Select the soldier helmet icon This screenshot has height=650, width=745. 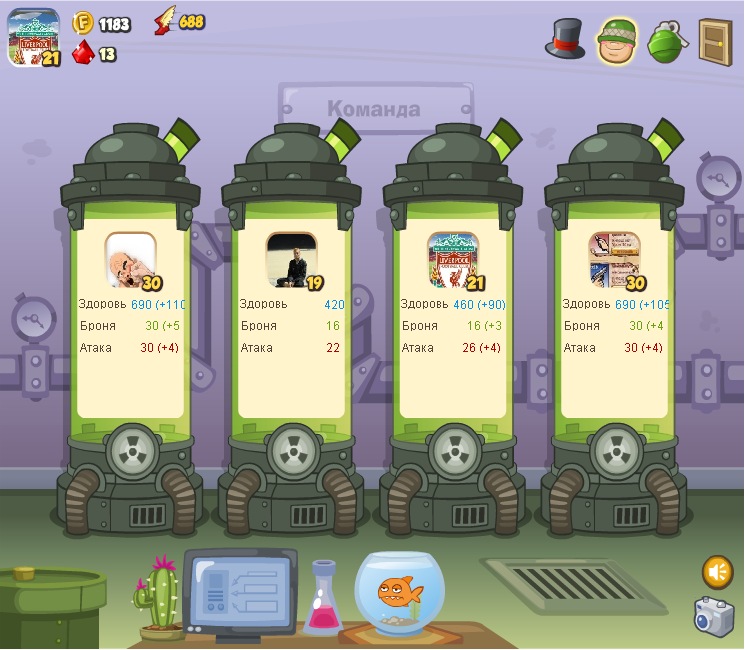point(618,41)
